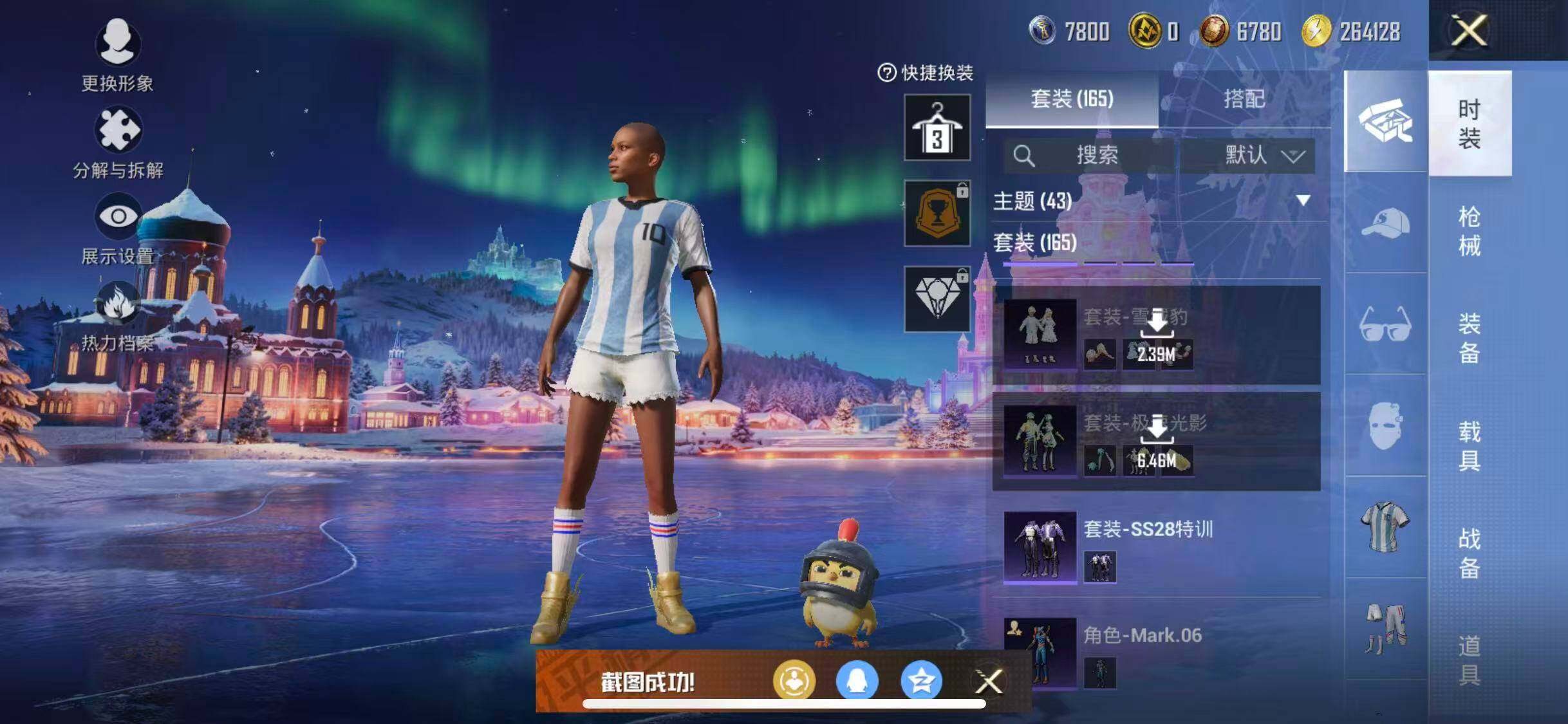Close the wardrobe screen
The width and height of the screenshot is (1568, 724).
tap(1468, 30)
